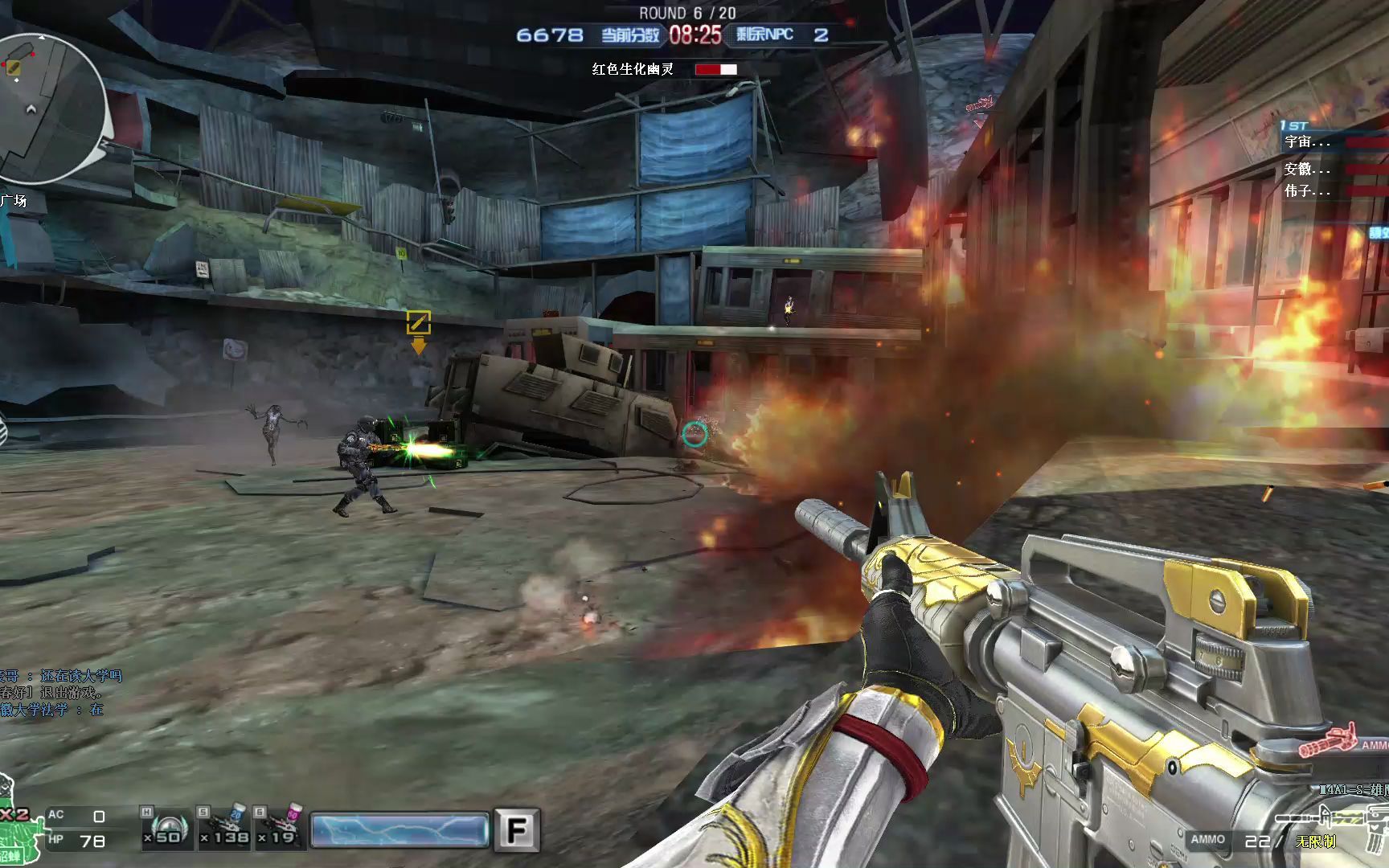Select the pink ammo item slot x19
The width and height of the screenshot is (1389, 868).
tap(280, 828)
